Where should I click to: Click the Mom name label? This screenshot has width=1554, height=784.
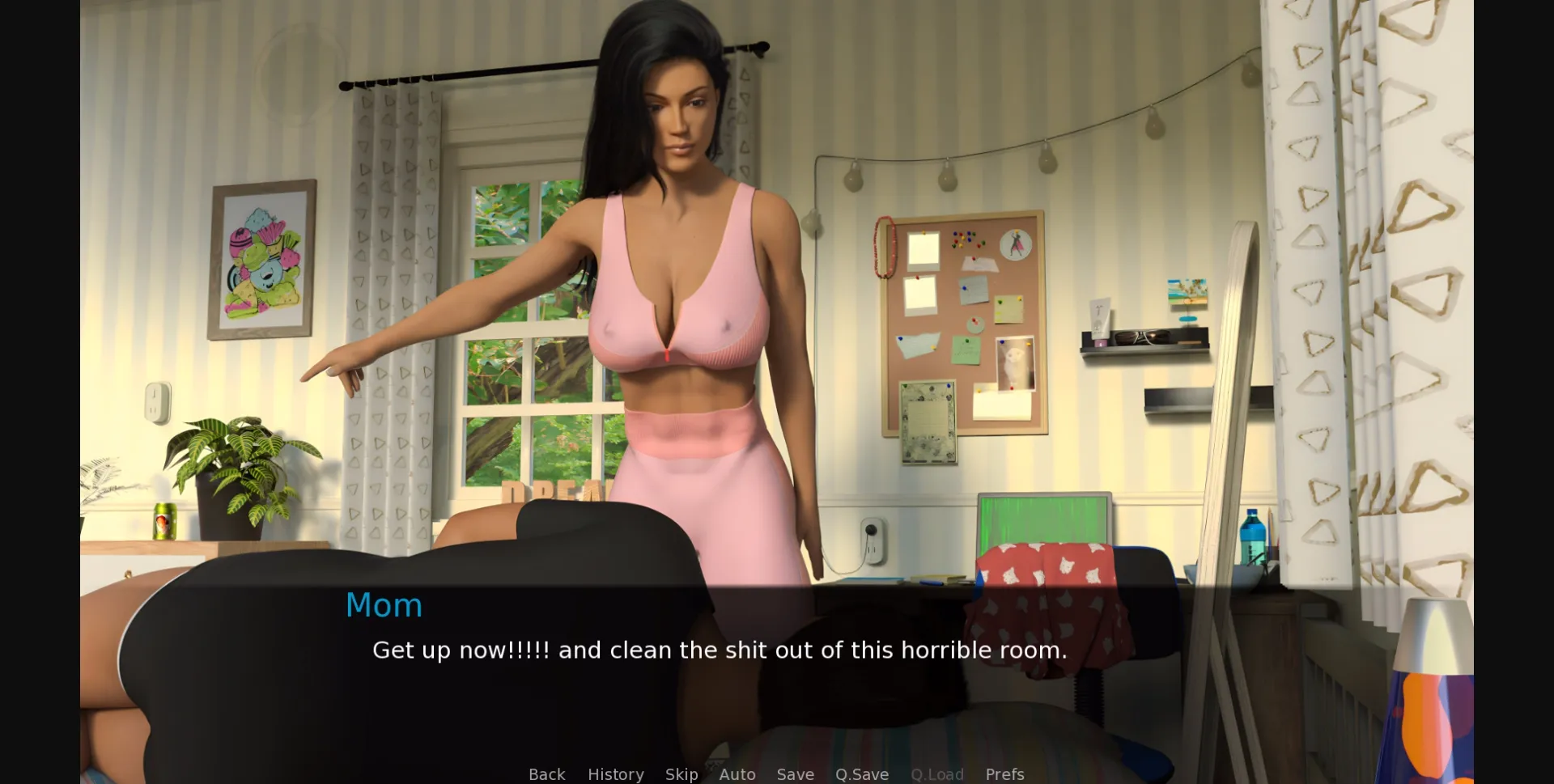(384, 604)
